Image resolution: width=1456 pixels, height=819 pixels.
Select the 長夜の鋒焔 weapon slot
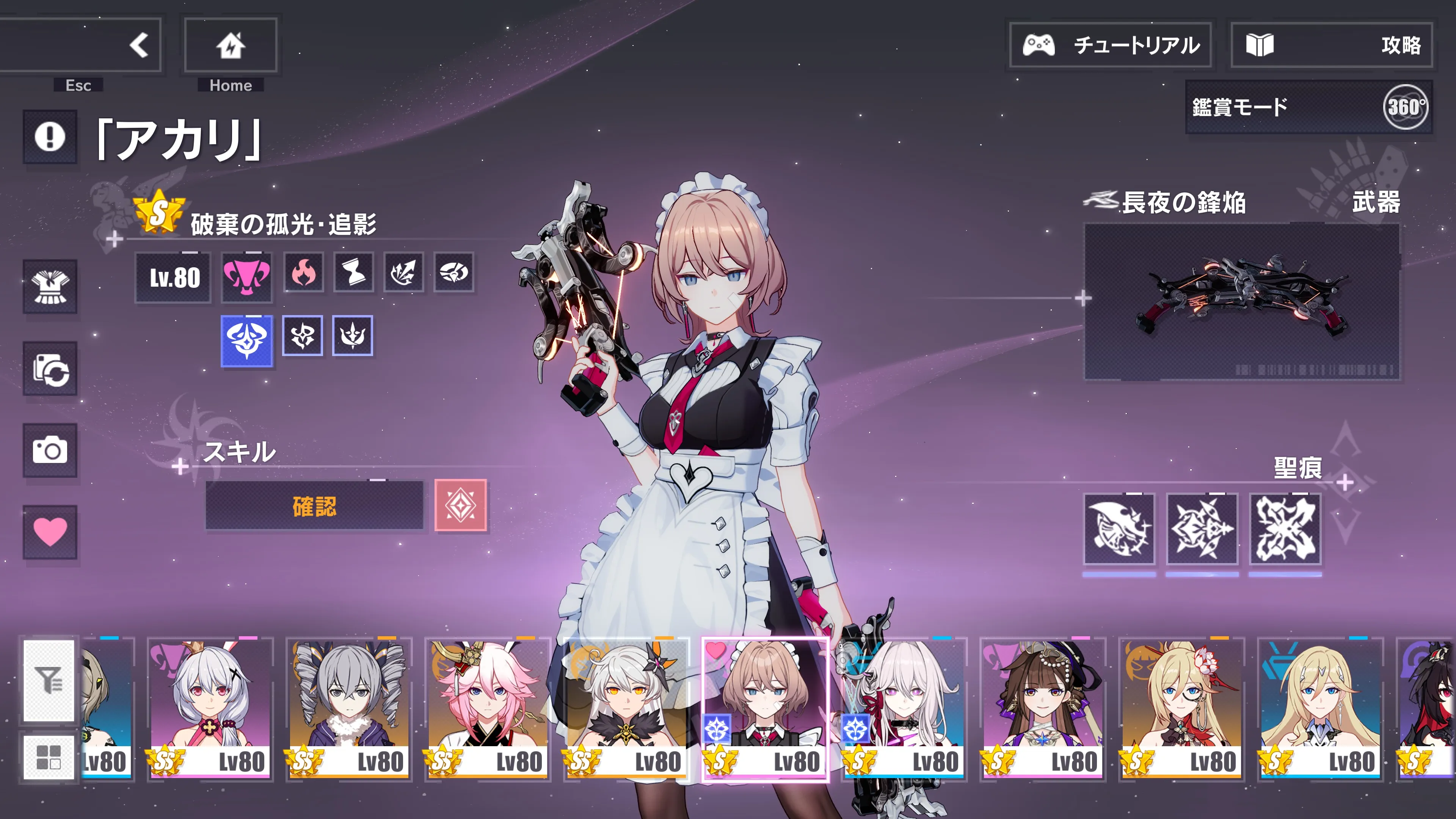click(1241, 301)
